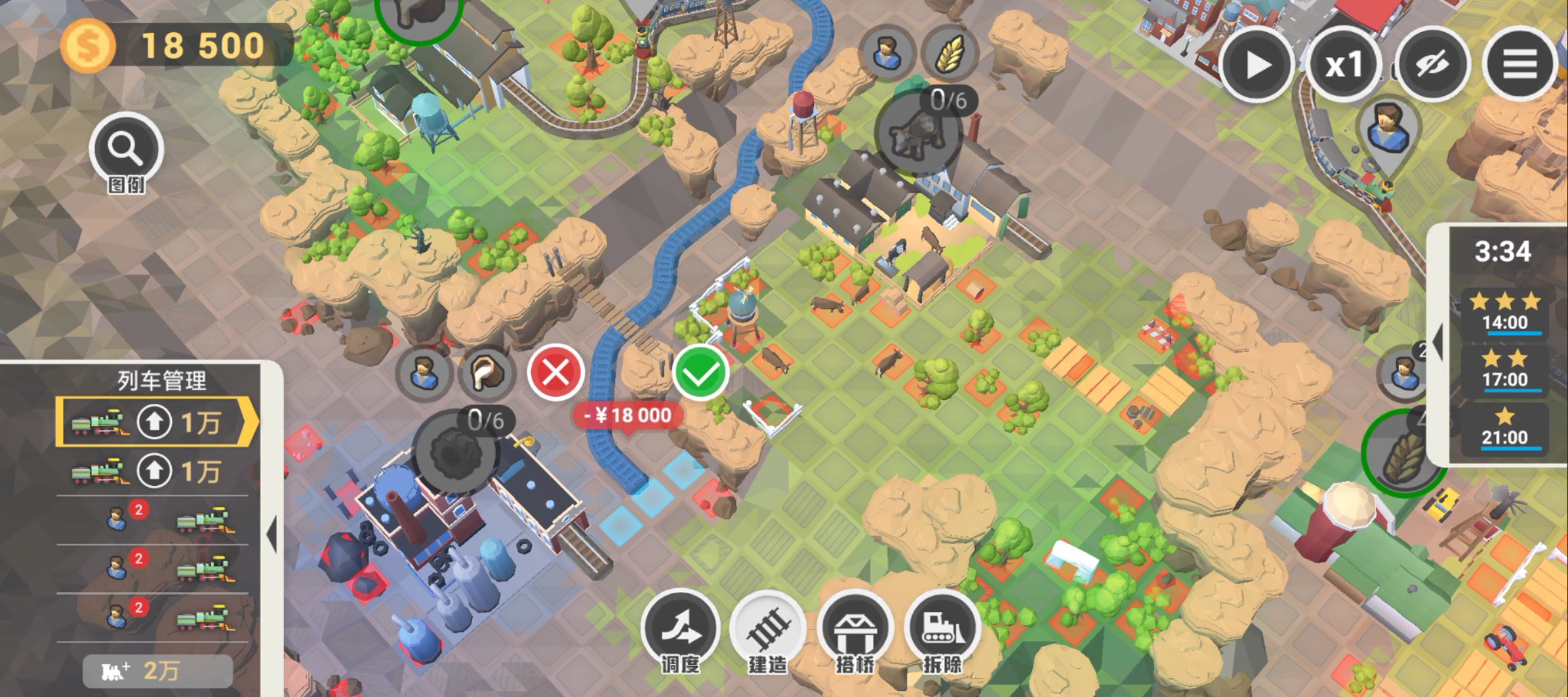Cancel track placement with red X
Screen dimensions: 1568x697
[556, 373]
